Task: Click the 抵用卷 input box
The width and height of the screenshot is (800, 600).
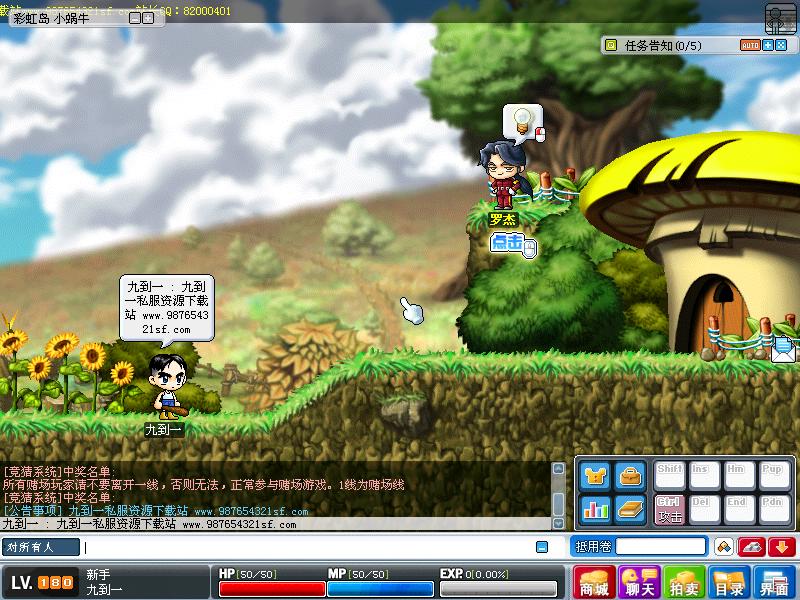Action: click(x=660, y=546)
